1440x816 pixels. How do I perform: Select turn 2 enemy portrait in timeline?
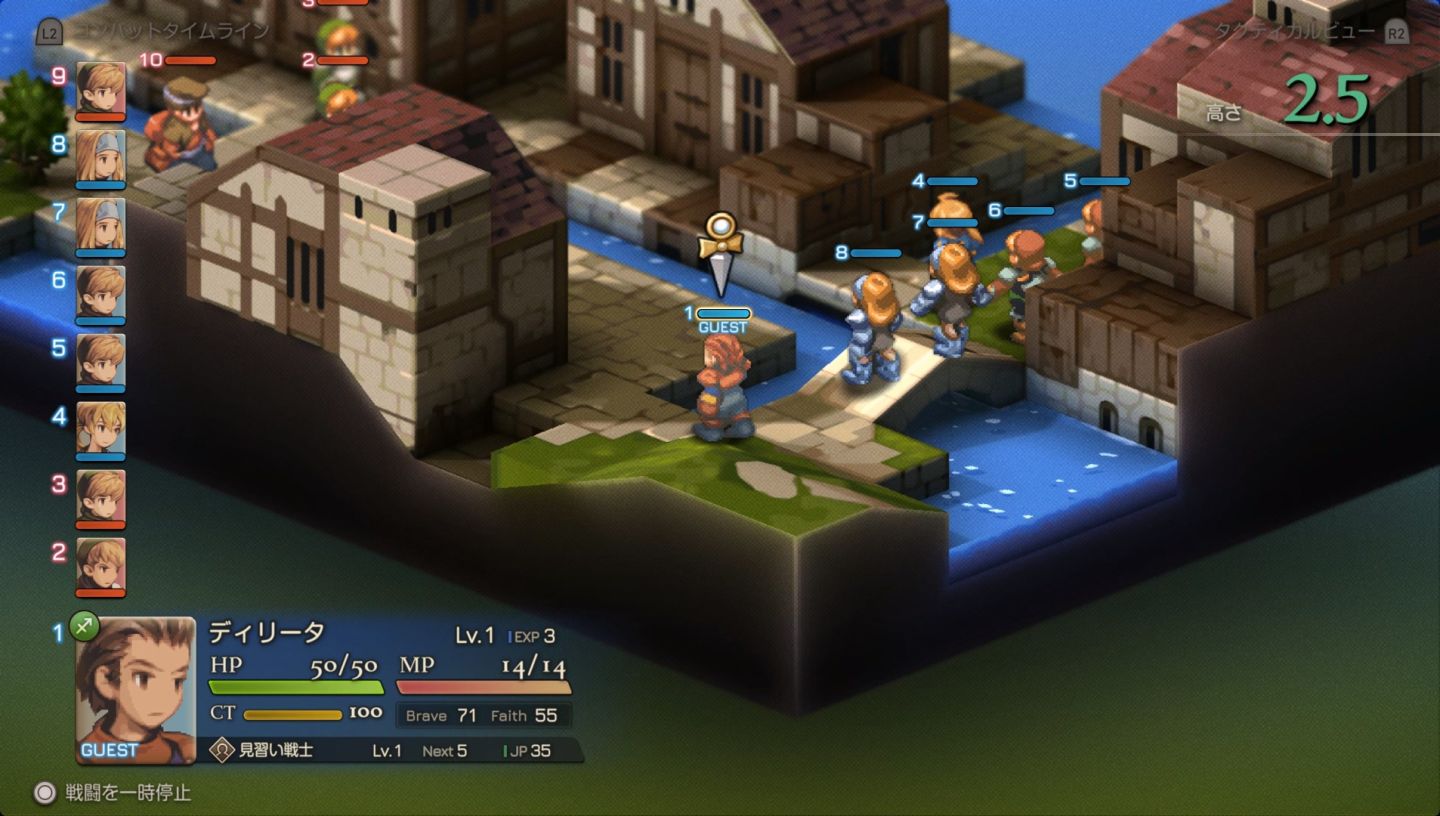[x=101, y=564]
